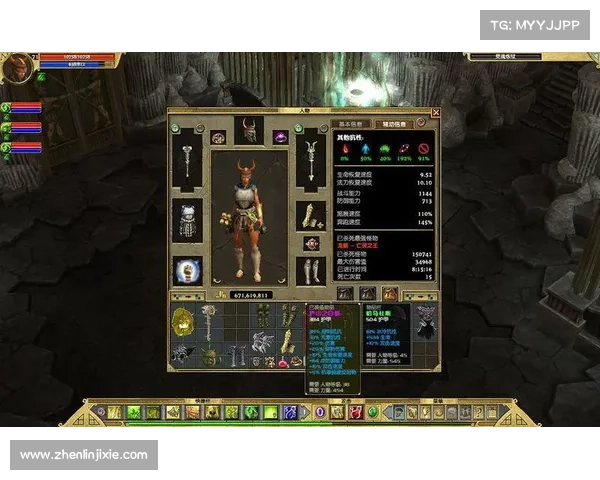Click the character portrait in the corner
The width and height of the screenshot is (600, 480).
tap(17, 68)
